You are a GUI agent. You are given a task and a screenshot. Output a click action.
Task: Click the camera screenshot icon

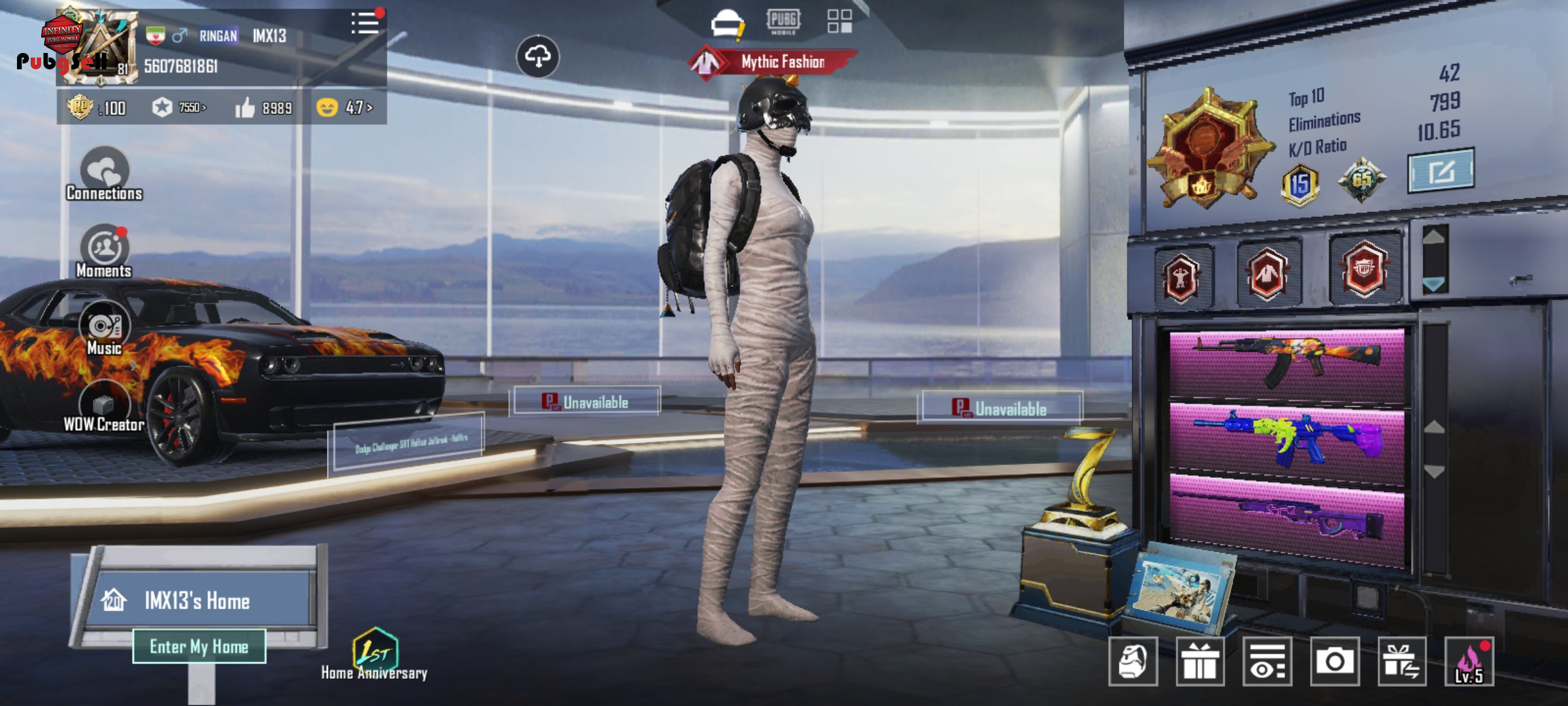1335,662
